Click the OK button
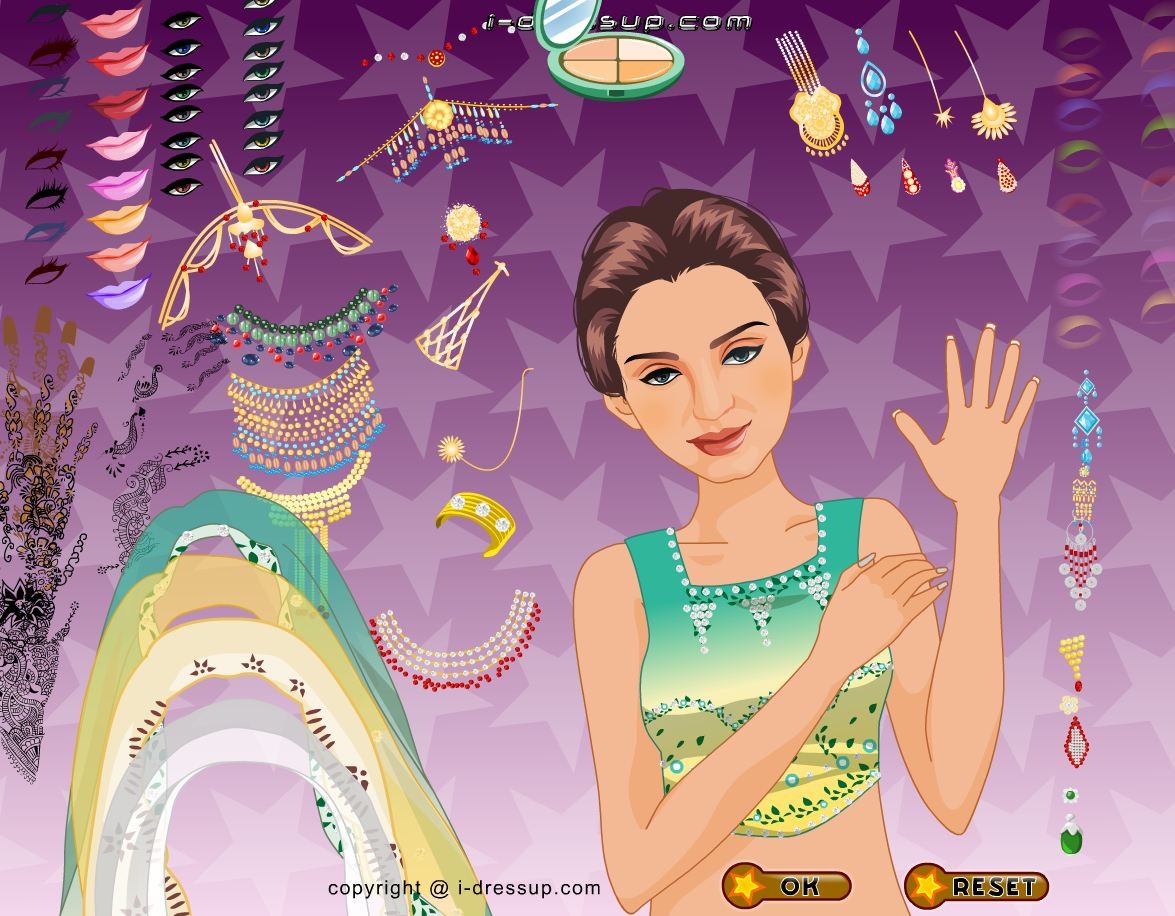This screenshot has height=916, width=1175. (787, 886)
